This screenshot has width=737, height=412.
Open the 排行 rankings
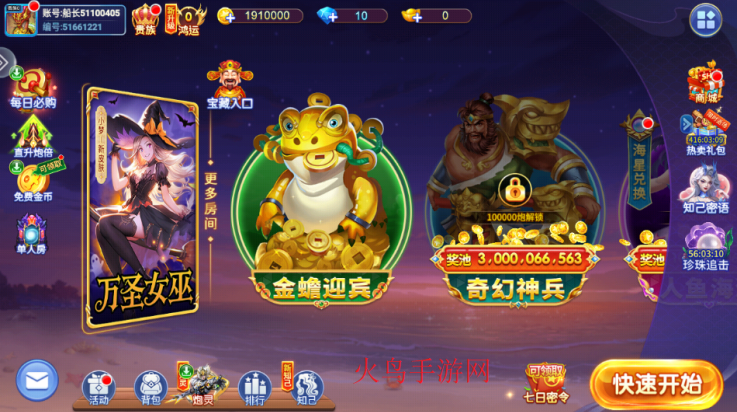(x=254, y=386)
